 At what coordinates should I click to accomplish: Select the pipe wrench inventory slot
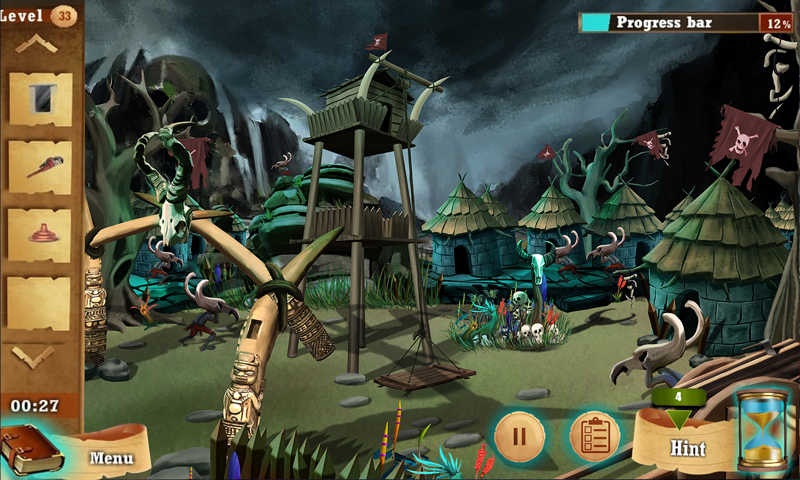[40, 166]
